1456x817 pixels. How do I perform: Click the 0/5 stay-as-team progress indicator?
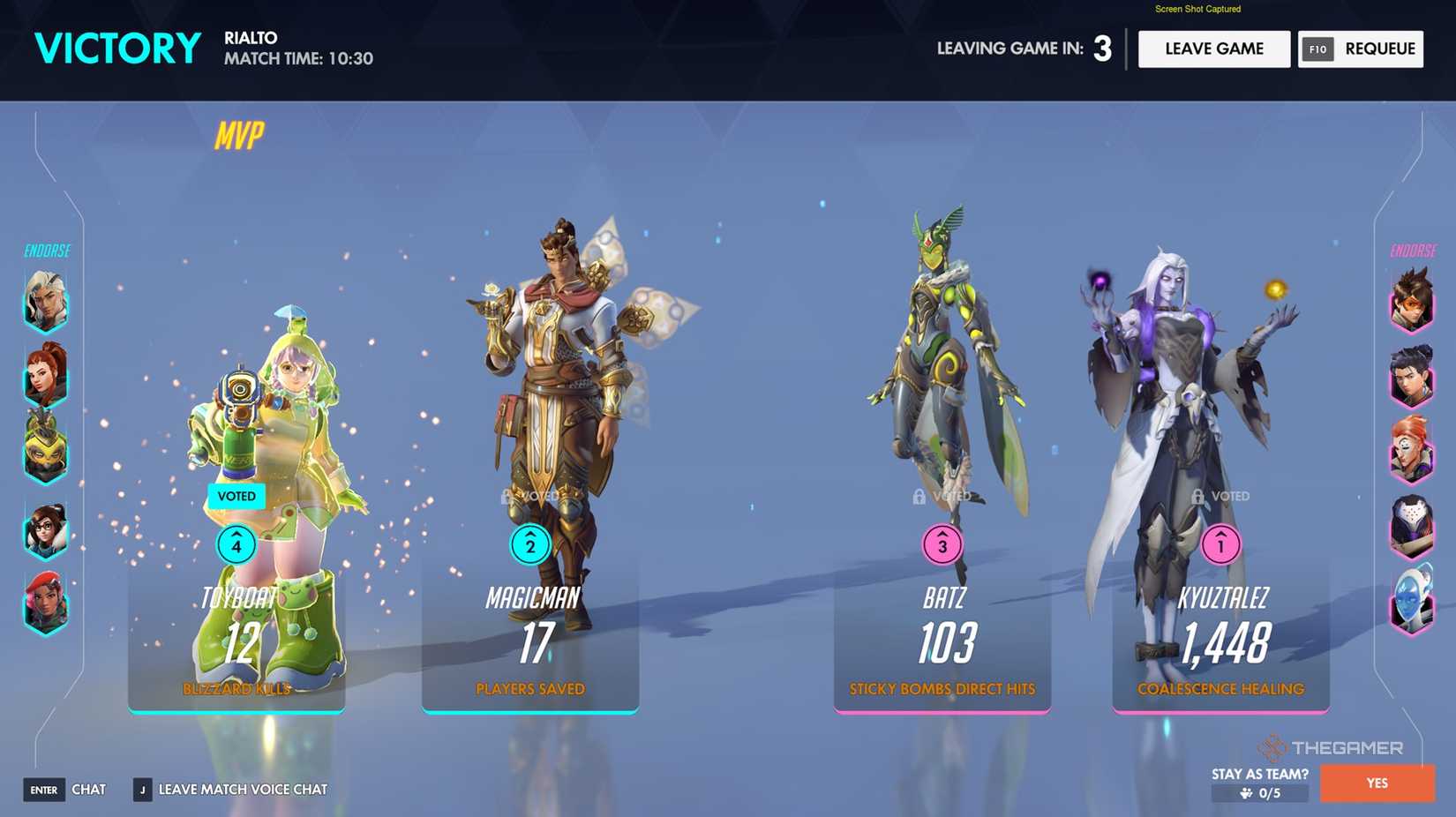coord(1268,793)
